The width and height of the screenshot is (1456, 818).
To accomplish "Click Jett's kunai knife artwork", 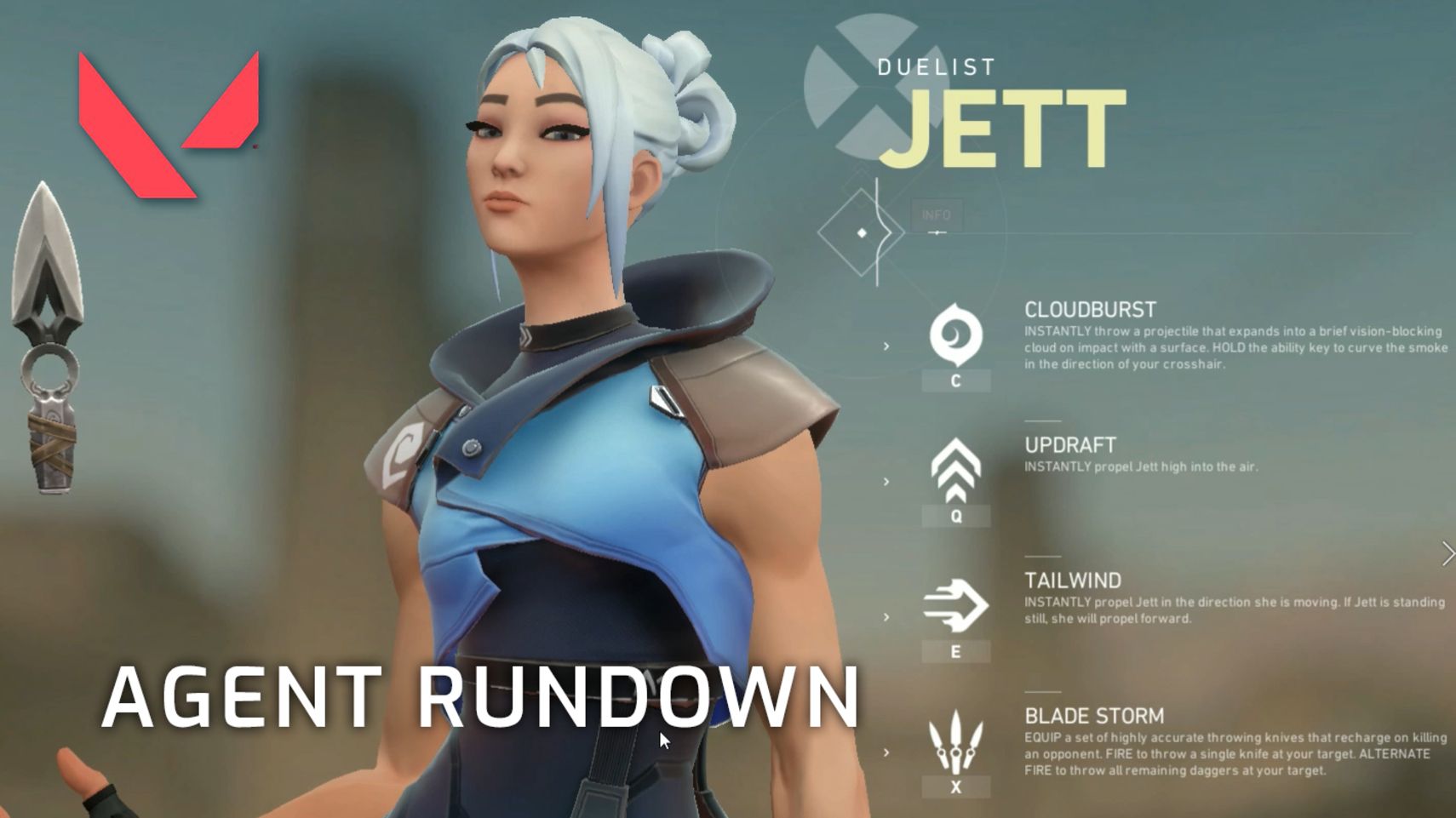I will click(x=47, y=332).
